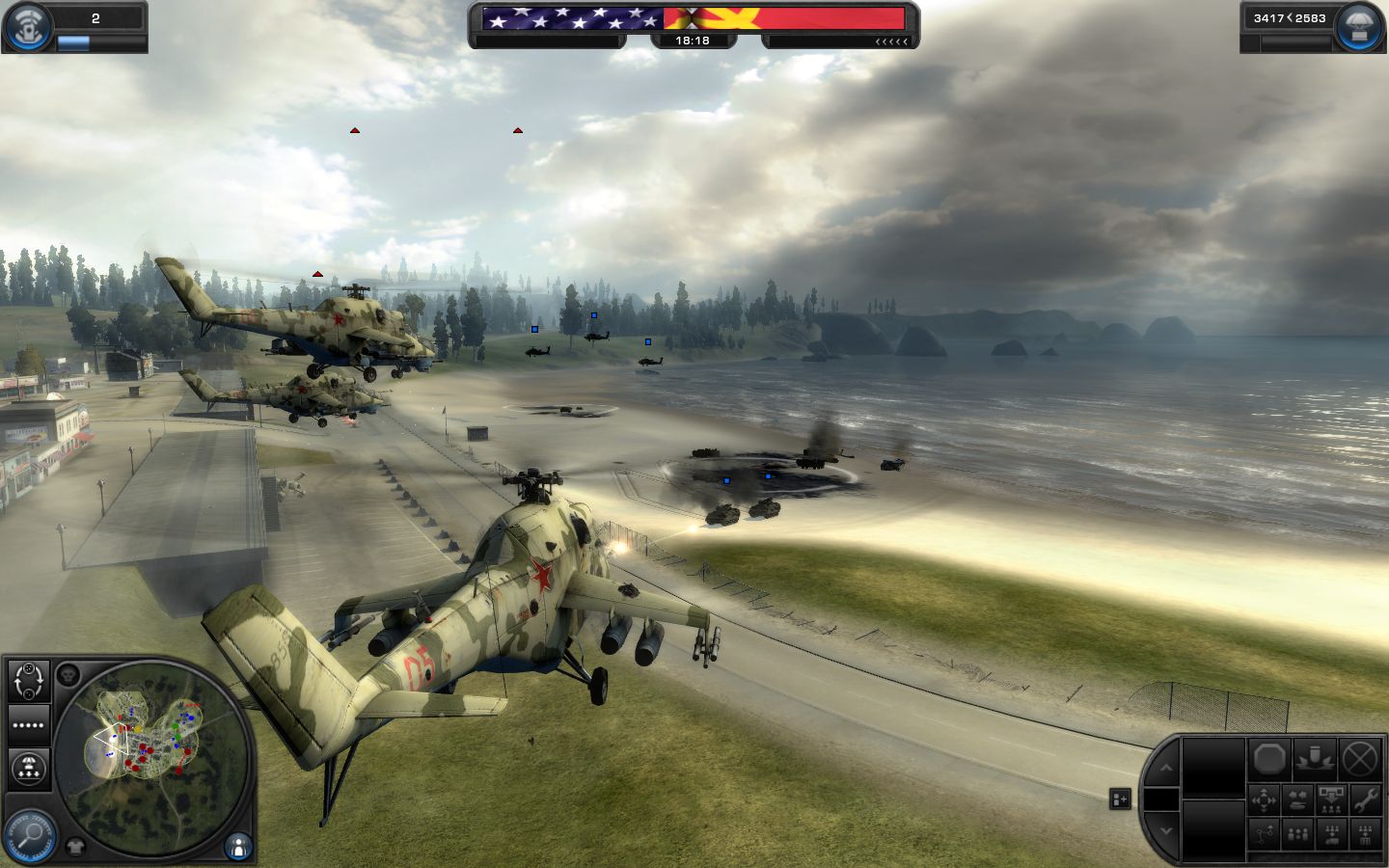Click the add-group plus button

click(1120, 800)
